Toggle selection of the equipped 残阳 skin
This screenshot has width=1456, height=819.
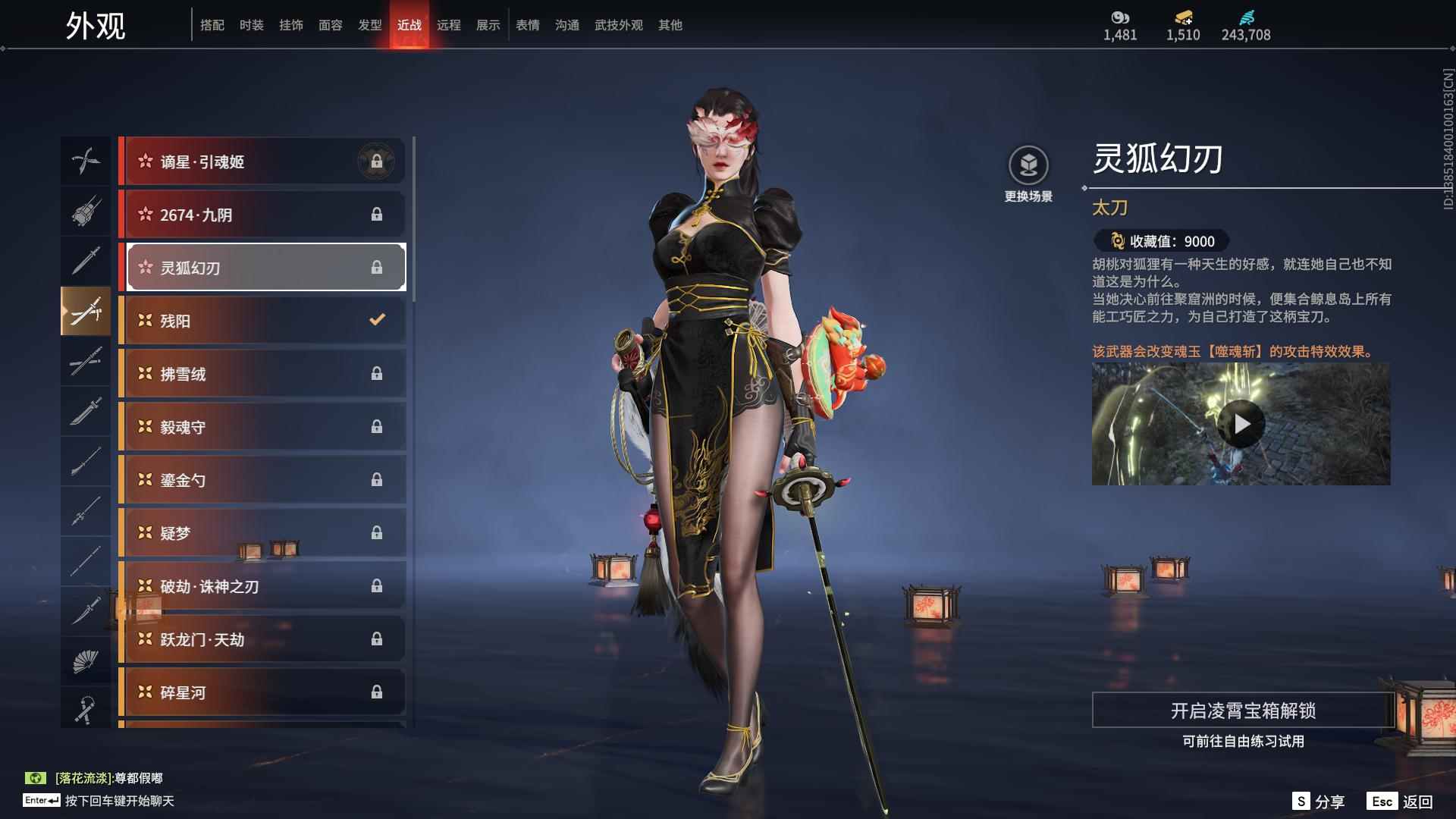pyautogui.click(x=263, y=320)
